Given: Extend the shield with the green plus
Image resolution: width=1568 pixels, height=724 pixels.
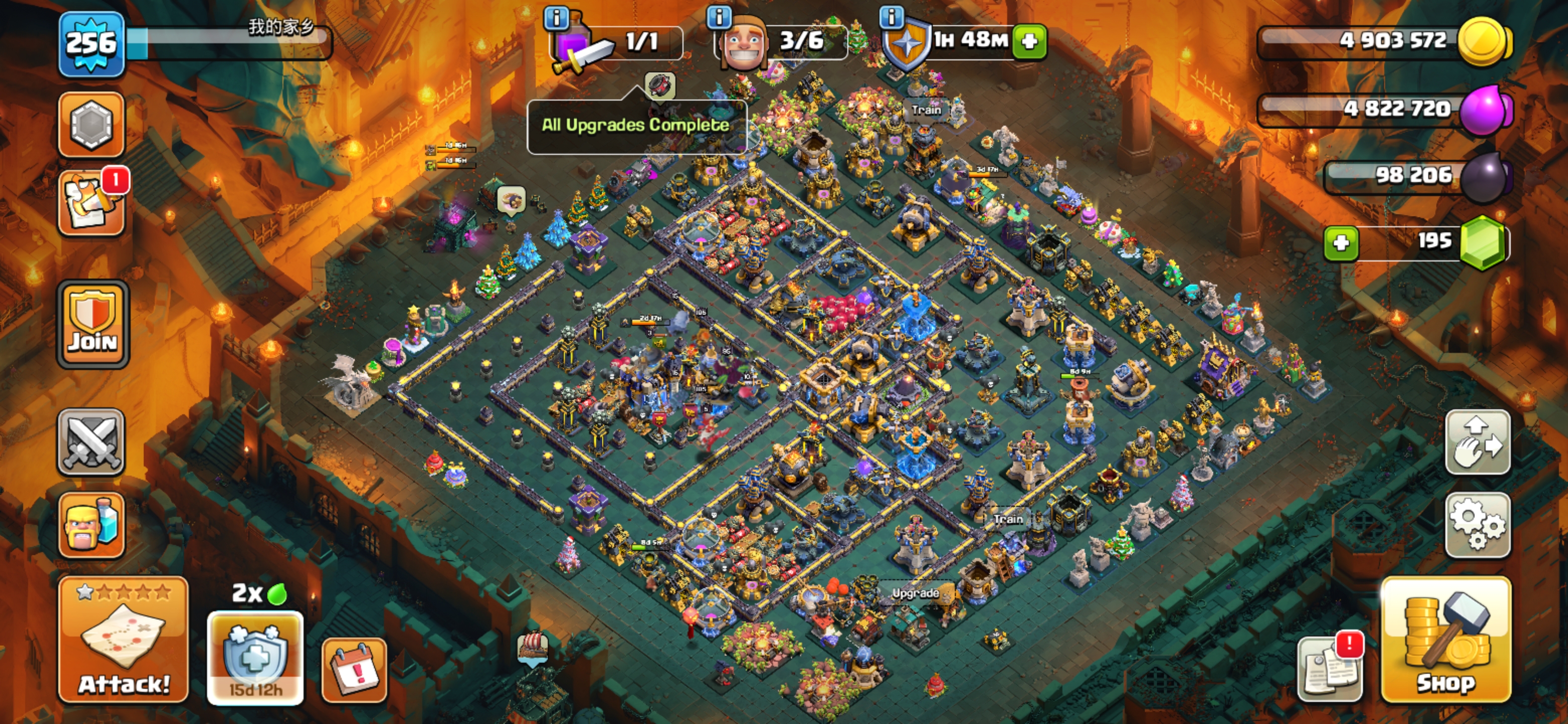Looking at the screenshot, I should 1029,41.
